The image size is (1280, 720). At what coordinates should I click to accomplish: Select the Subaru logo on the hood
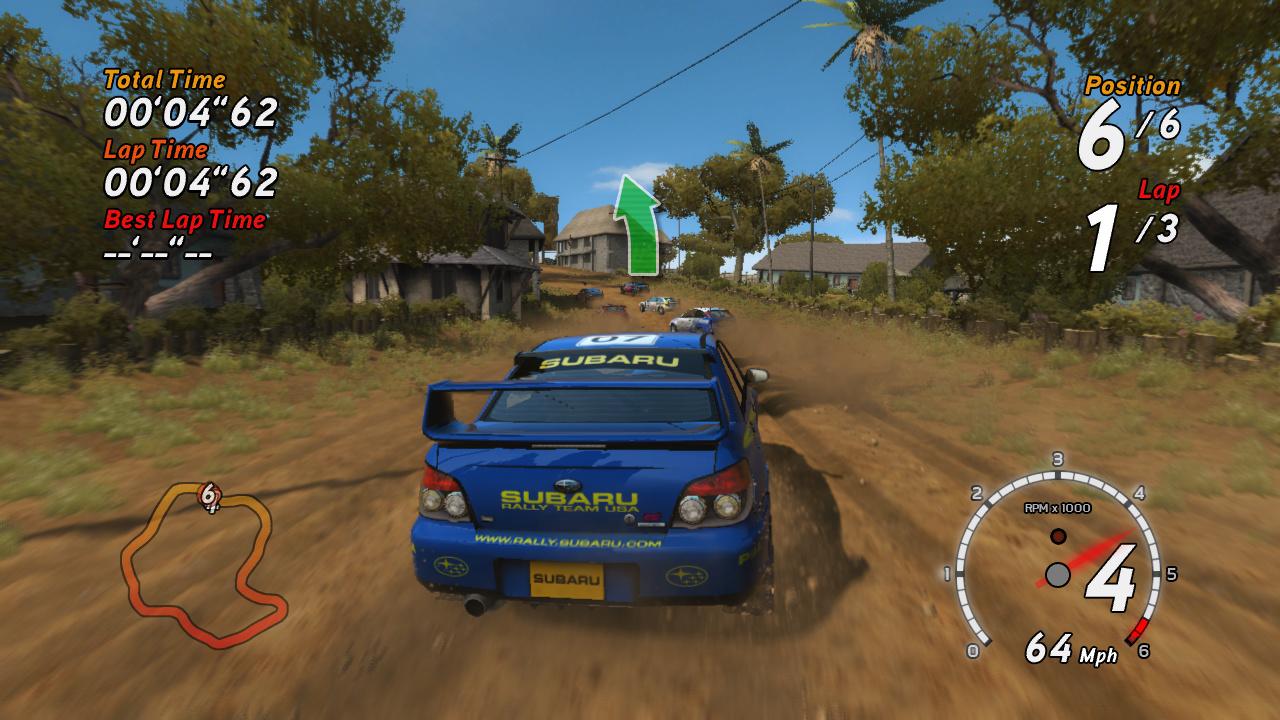(x=570, y=482)
